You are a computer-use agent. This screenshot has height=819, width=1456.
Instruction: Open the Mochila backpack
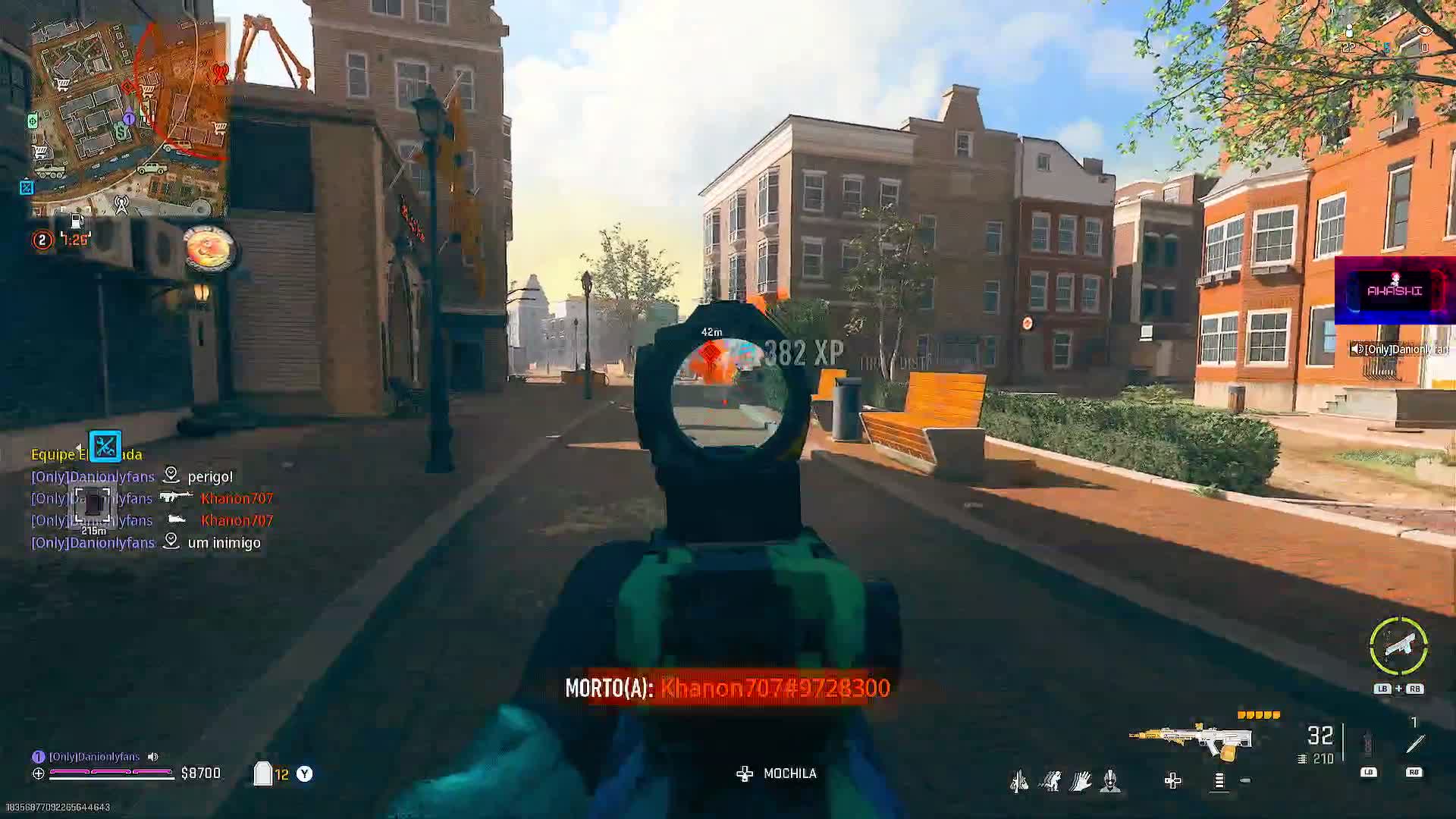tap(777, 773)
